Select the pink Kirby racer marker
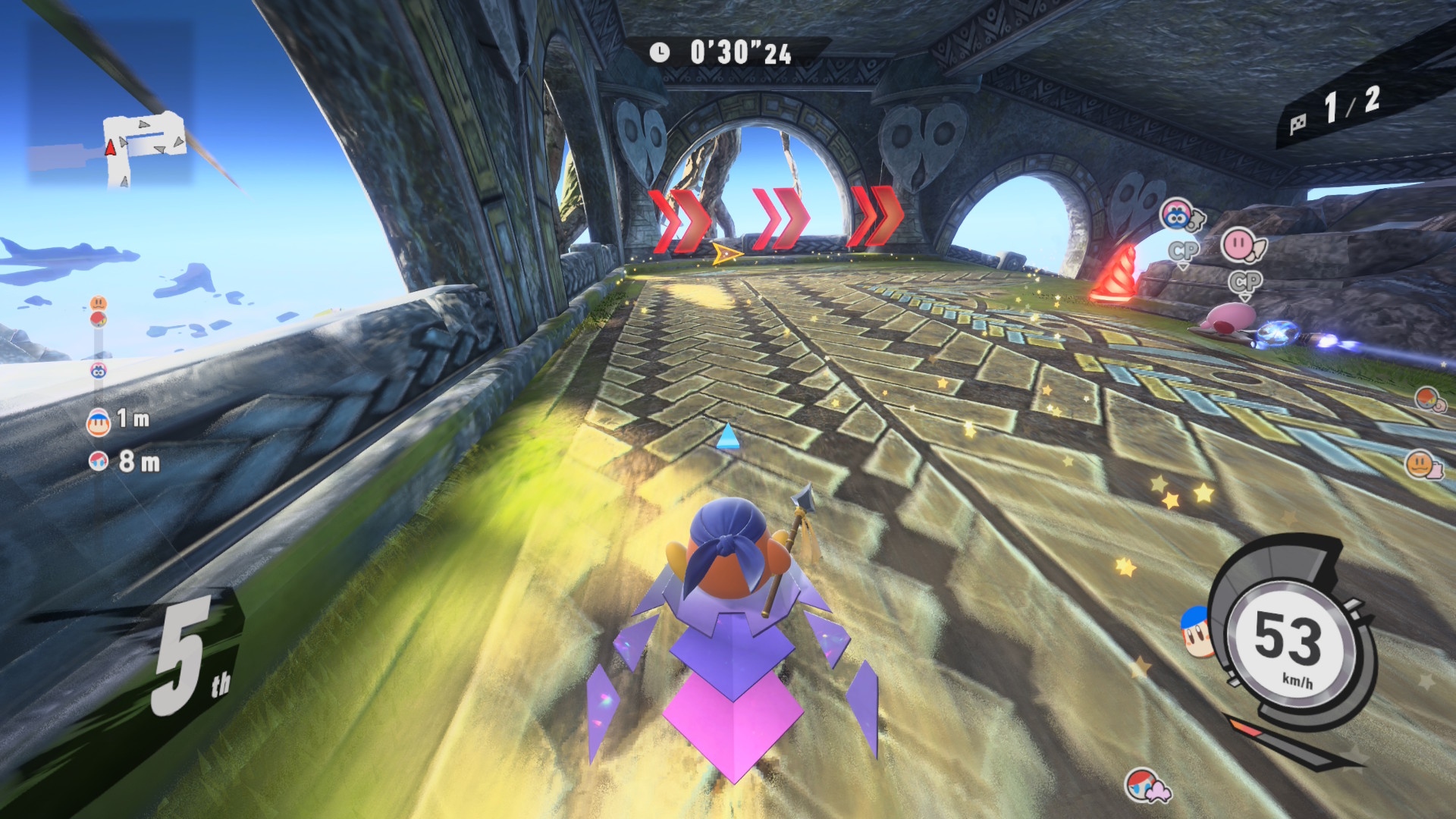The width and height of the screenshot is (1456, 819). 1242,245
